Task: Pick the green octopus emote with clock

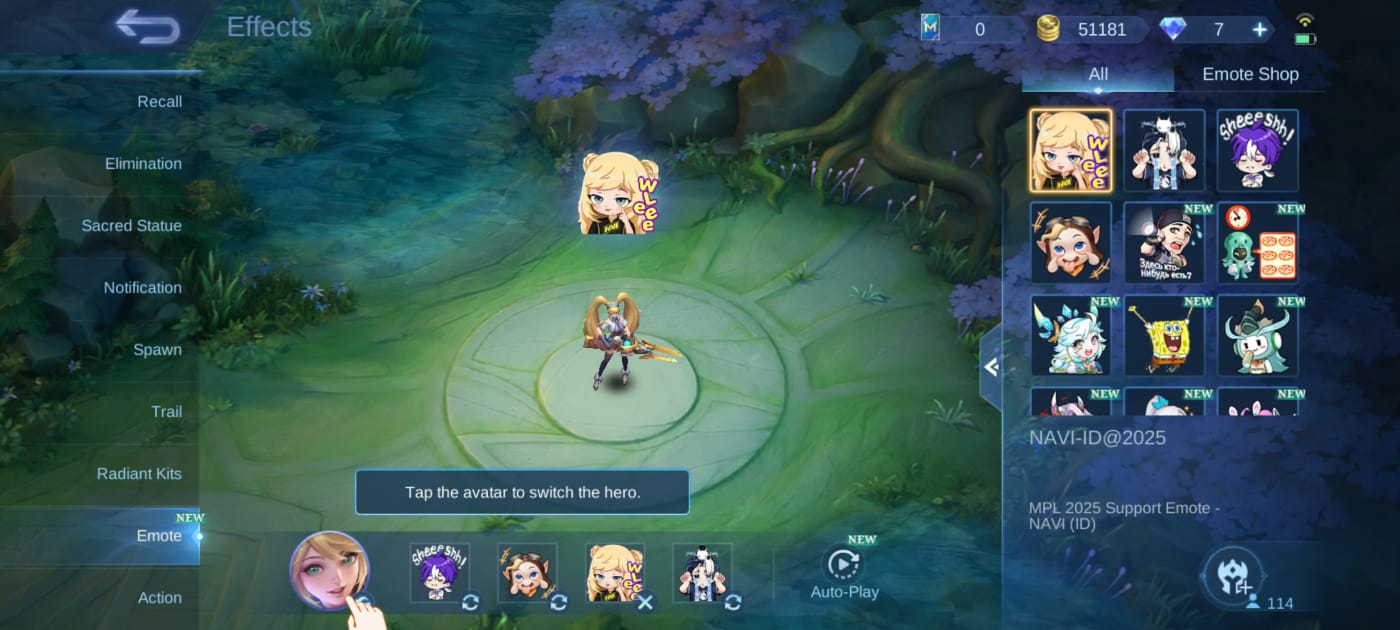Action: (1257, 243)
